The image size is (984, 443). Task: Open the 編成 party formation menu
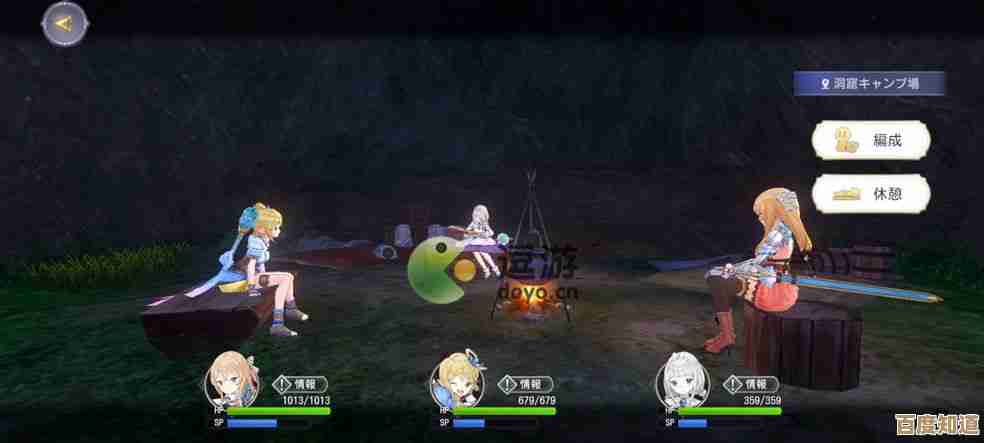point(871,140)
